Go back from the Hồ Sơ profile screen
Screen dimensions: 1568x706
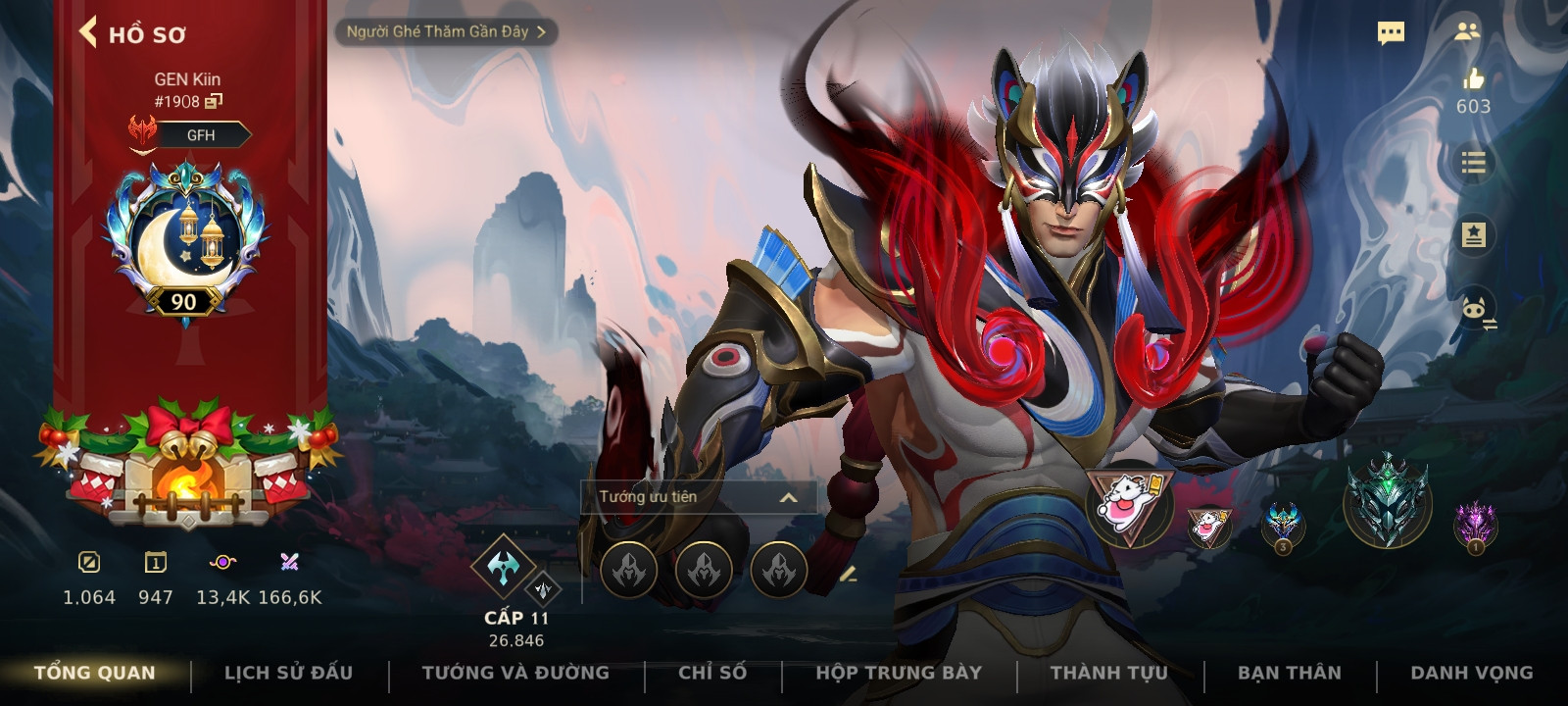point(89,32)
